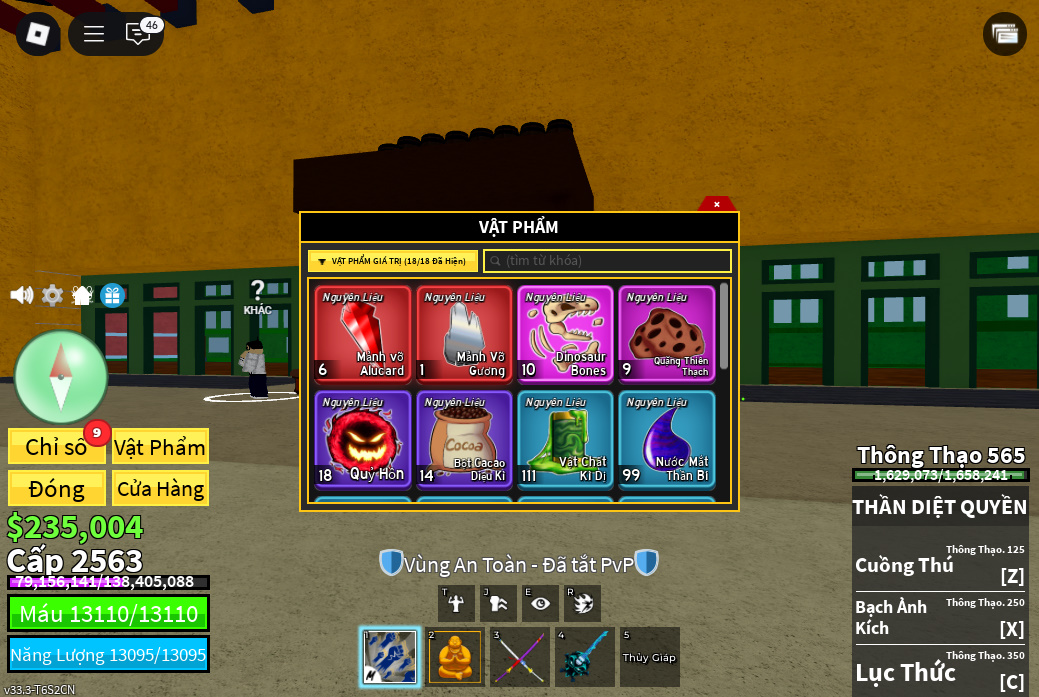Image resolution: width=1039 pixels, height=697 pixels.
Task: Open the Chỉ số stats menu
Action: tap(56, 447)
